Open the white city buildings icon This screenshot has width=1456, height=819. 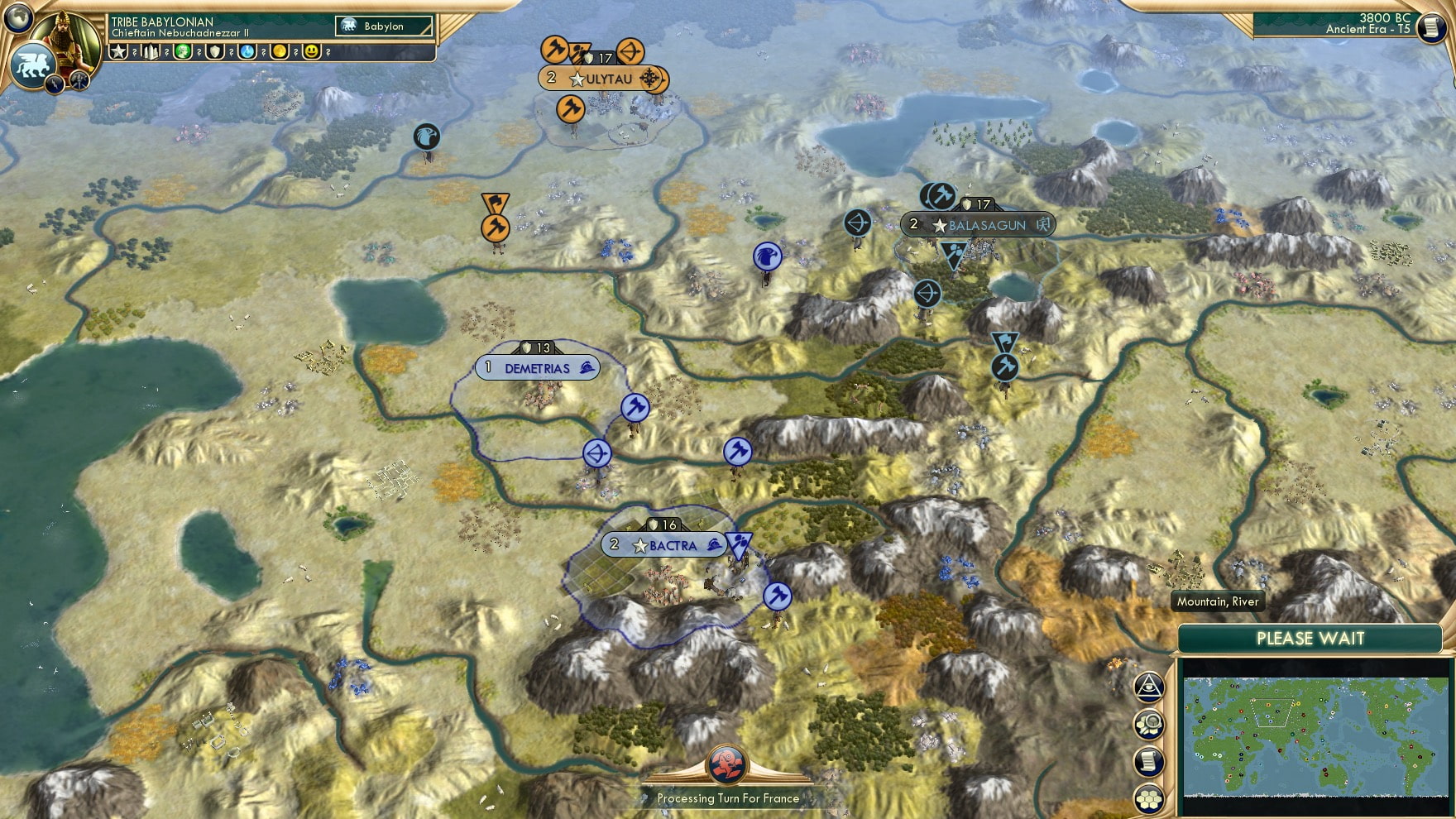pyautogui.click(x=151, y=52)
